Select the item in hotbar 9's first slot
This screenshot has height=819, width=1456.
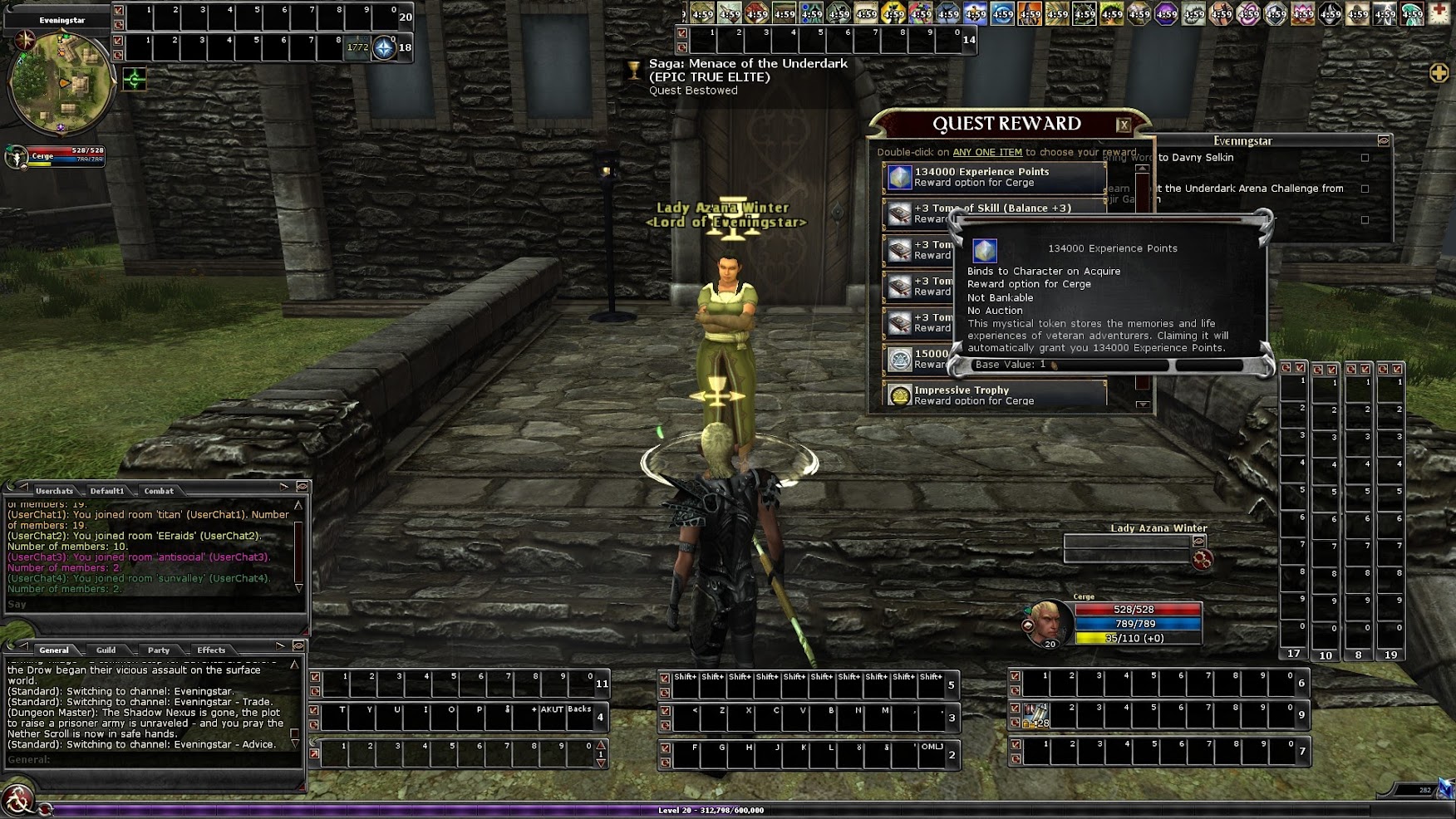click(x=1035, y=715)
